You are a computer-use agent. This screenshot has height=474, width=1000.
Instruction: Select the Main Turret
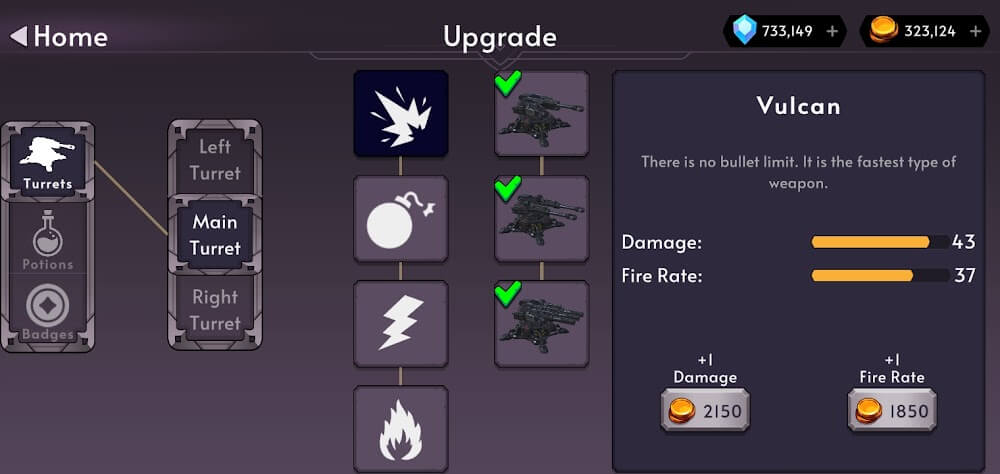pyautogui.click(x=215, y=235)
